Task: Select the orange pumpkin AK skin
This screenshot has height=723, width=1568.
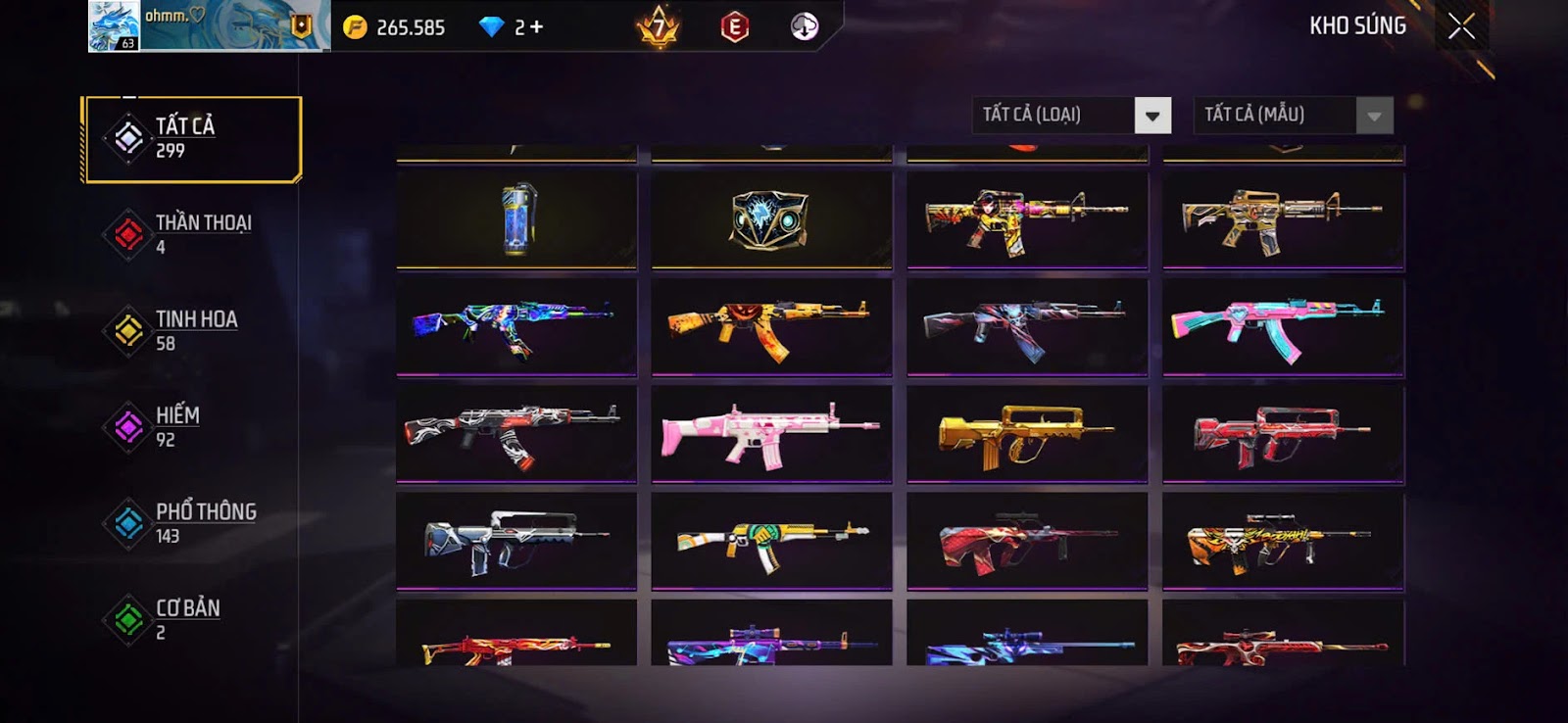Action: click(771, 327)
